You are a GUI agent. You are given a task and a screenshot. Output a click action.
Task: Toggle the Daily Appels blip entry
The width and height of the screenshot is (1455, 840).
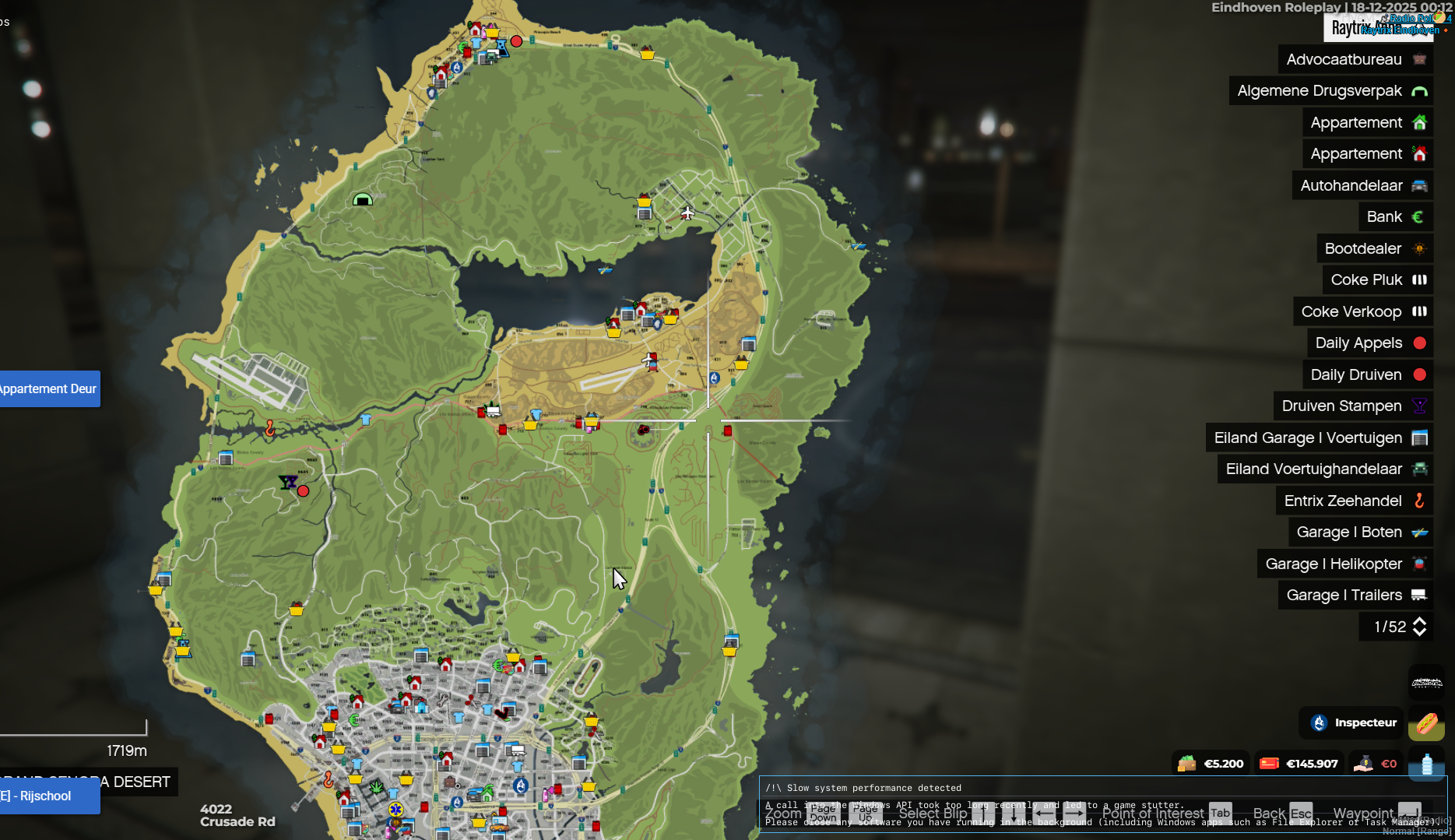click(x=1369, y=343)
